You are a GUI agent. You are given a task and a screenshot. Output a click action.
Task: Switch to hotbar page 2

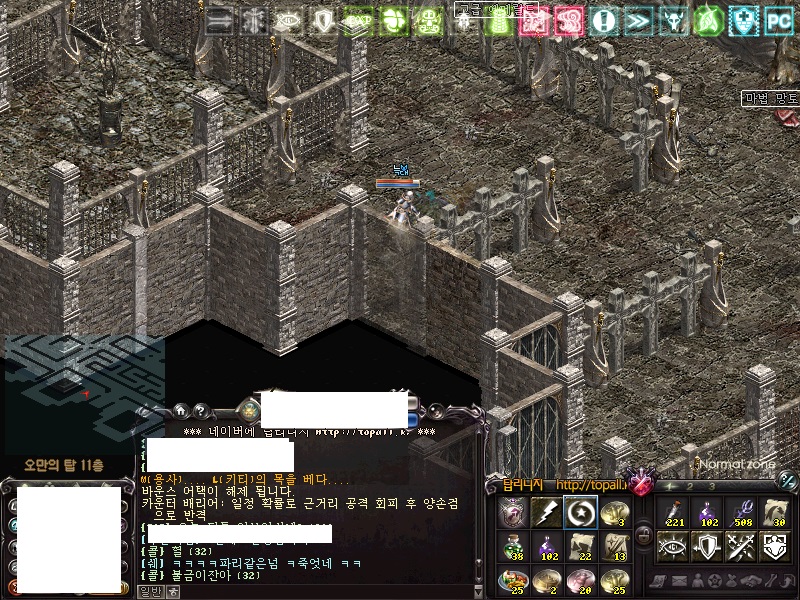[x=692, y=486]
